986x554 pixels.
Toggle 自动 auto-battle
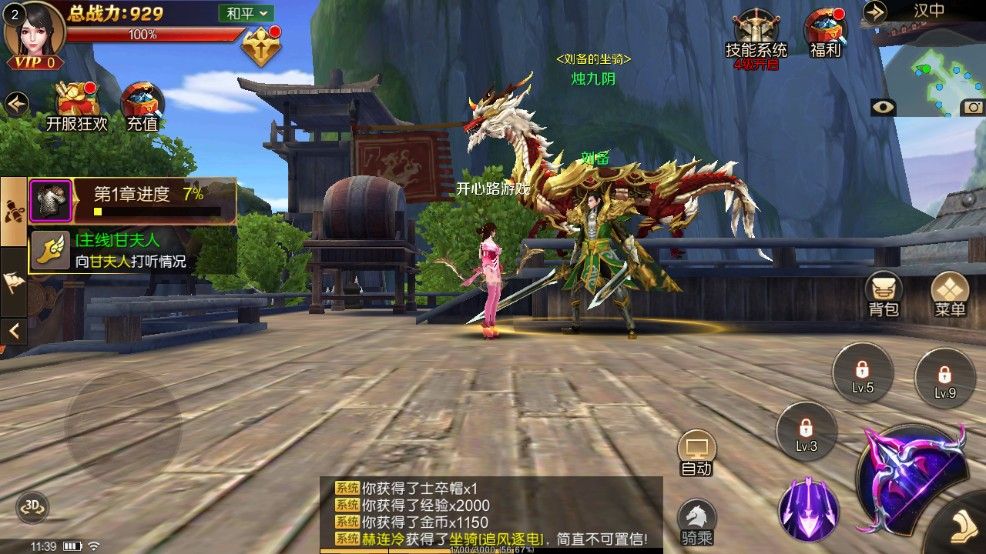click(696, 454)
